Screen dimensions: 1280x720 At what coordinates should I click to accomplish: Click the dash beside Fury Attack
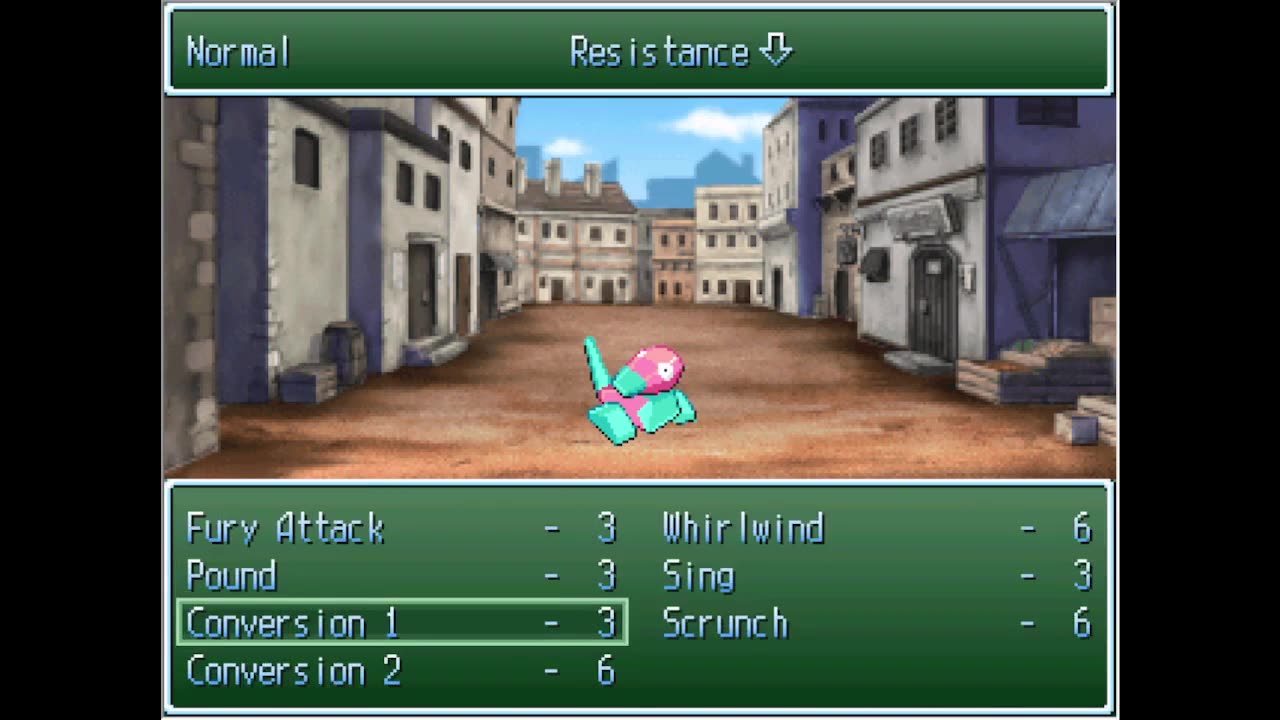[551, 528]
